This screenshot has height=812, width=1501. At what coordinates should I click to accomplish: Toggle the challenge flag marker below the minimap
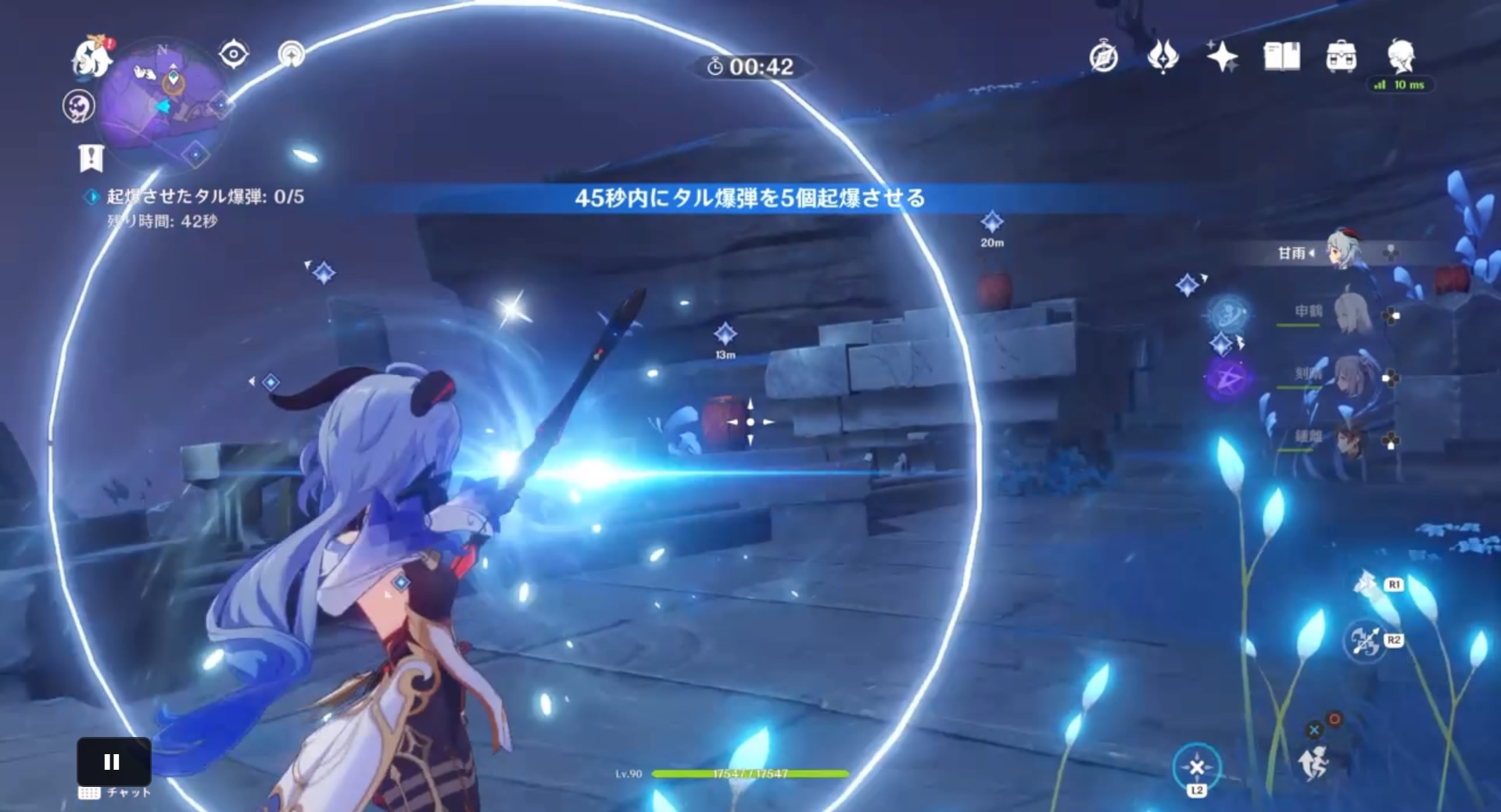pos(92,157)
